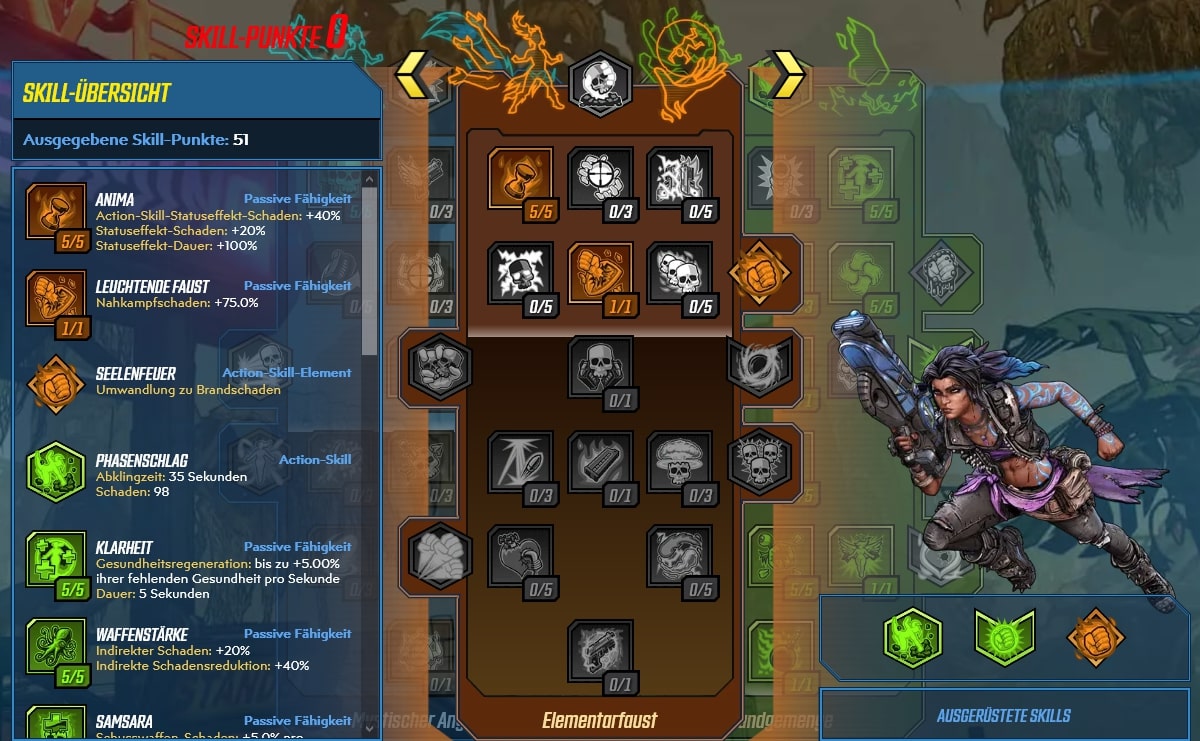This screenshot has height=741, width=1200.
Task: Select the pistol skill at the tree bottom
Action: coord(600,652)
